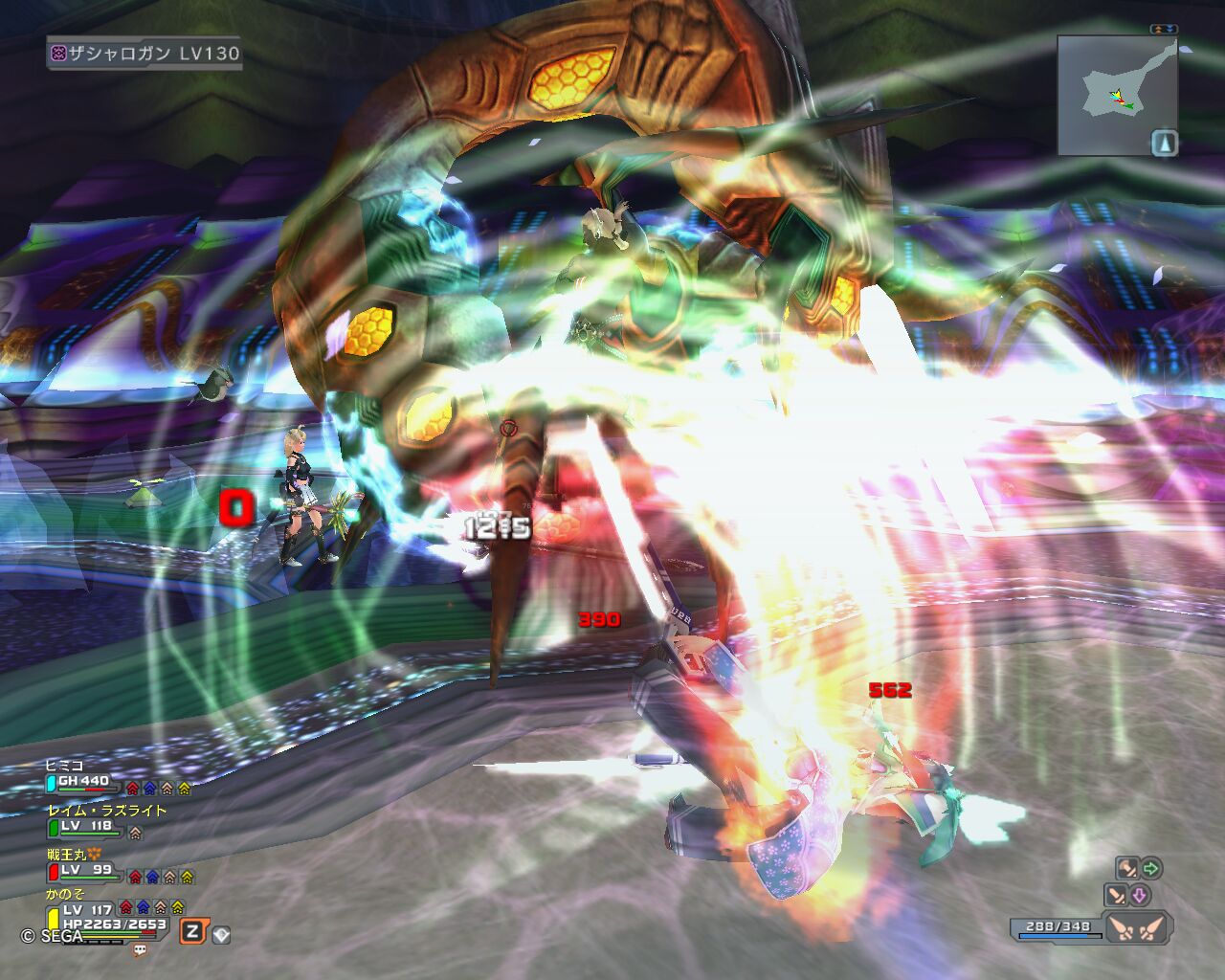This screenshot has width=1225, height=980.
Task: Click the ザシャロガン LV130 target label
Action: click(x=145, y=54)
